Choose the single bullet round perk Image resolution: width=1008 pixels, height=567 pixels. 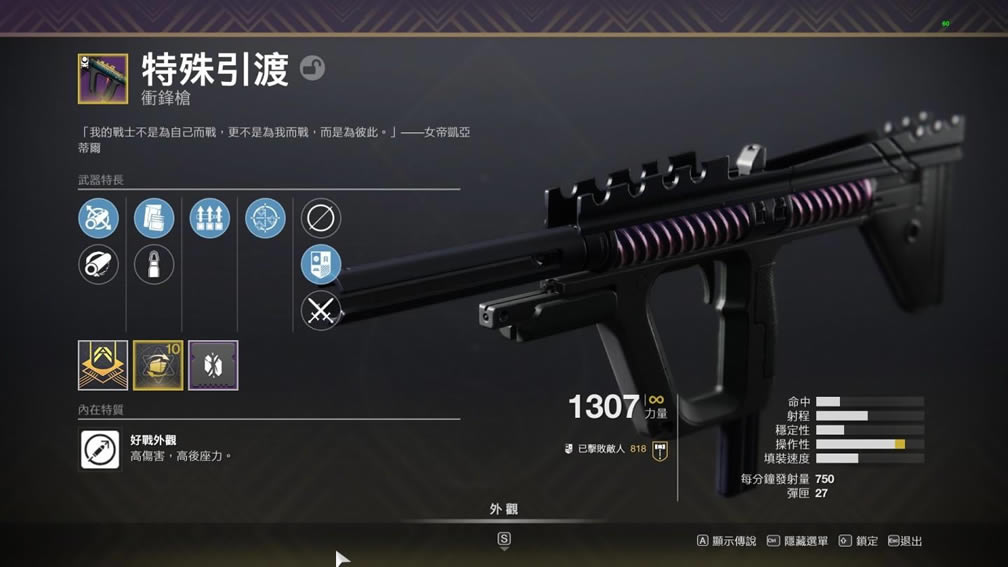(154, 265)
